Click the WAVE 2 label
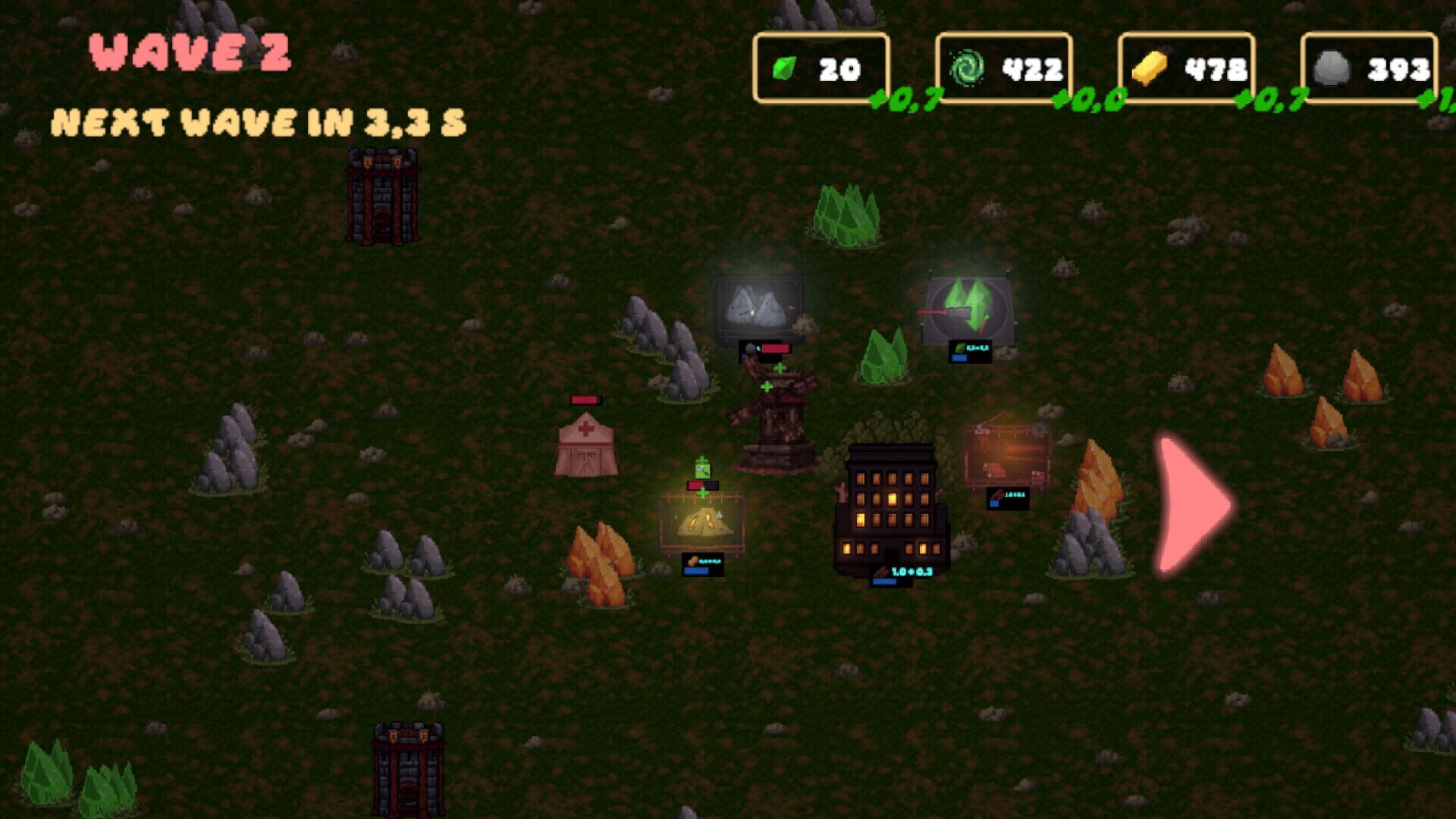The width and height of the screenshot is (1456, 819). [x=190, y=52]
